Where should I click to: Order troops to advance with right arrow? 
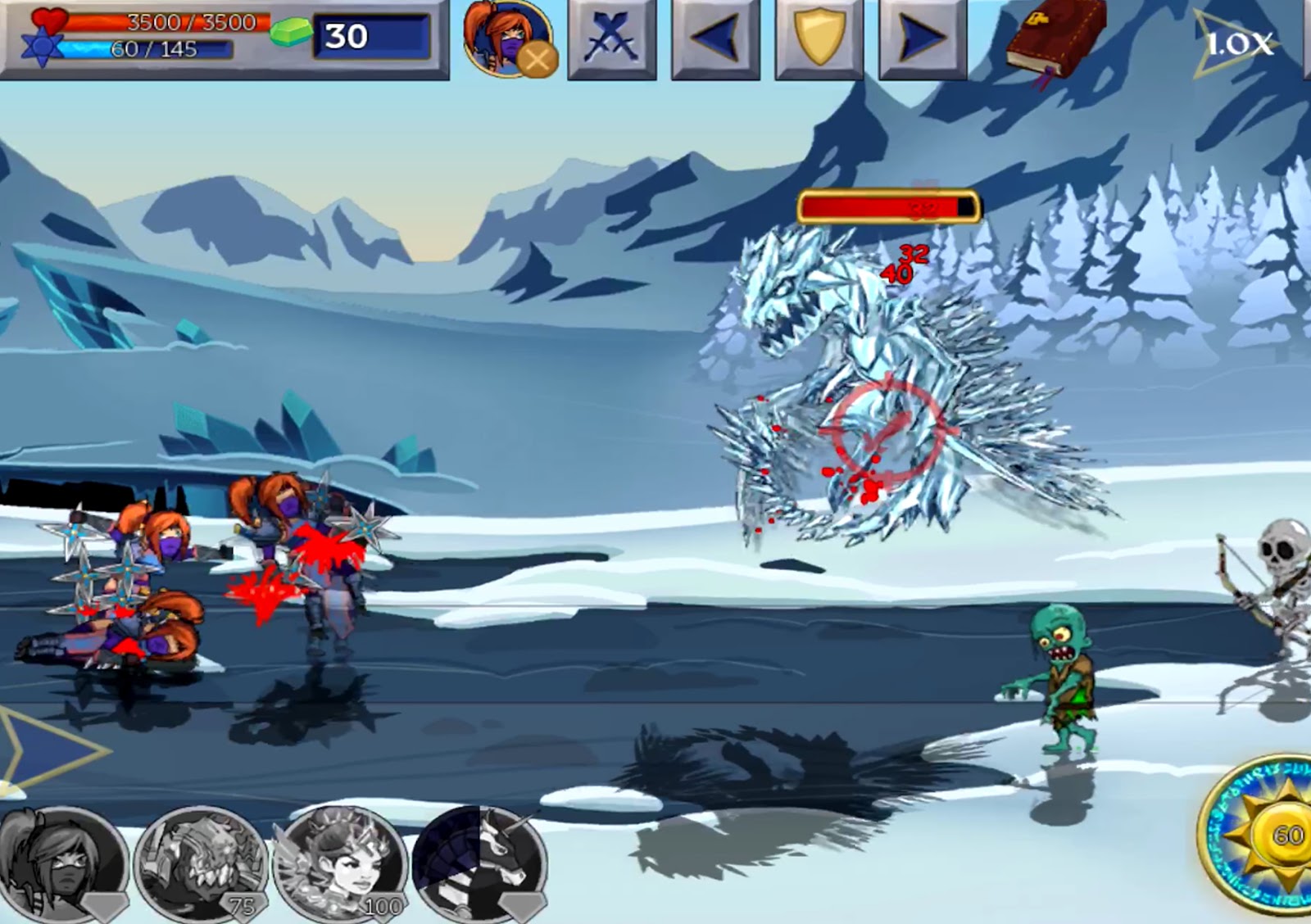click(x=922, y=38)
